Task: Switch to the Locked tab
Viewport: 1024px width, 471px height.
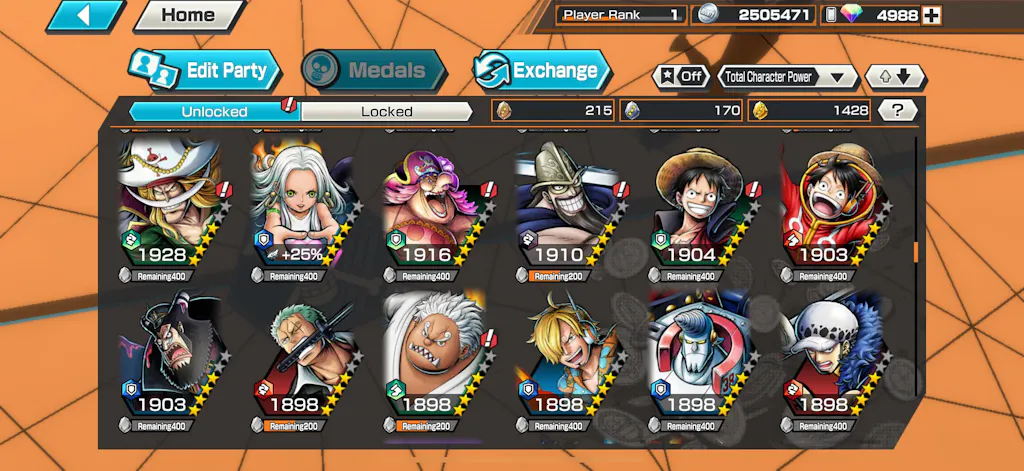Action: click(386, 111)
